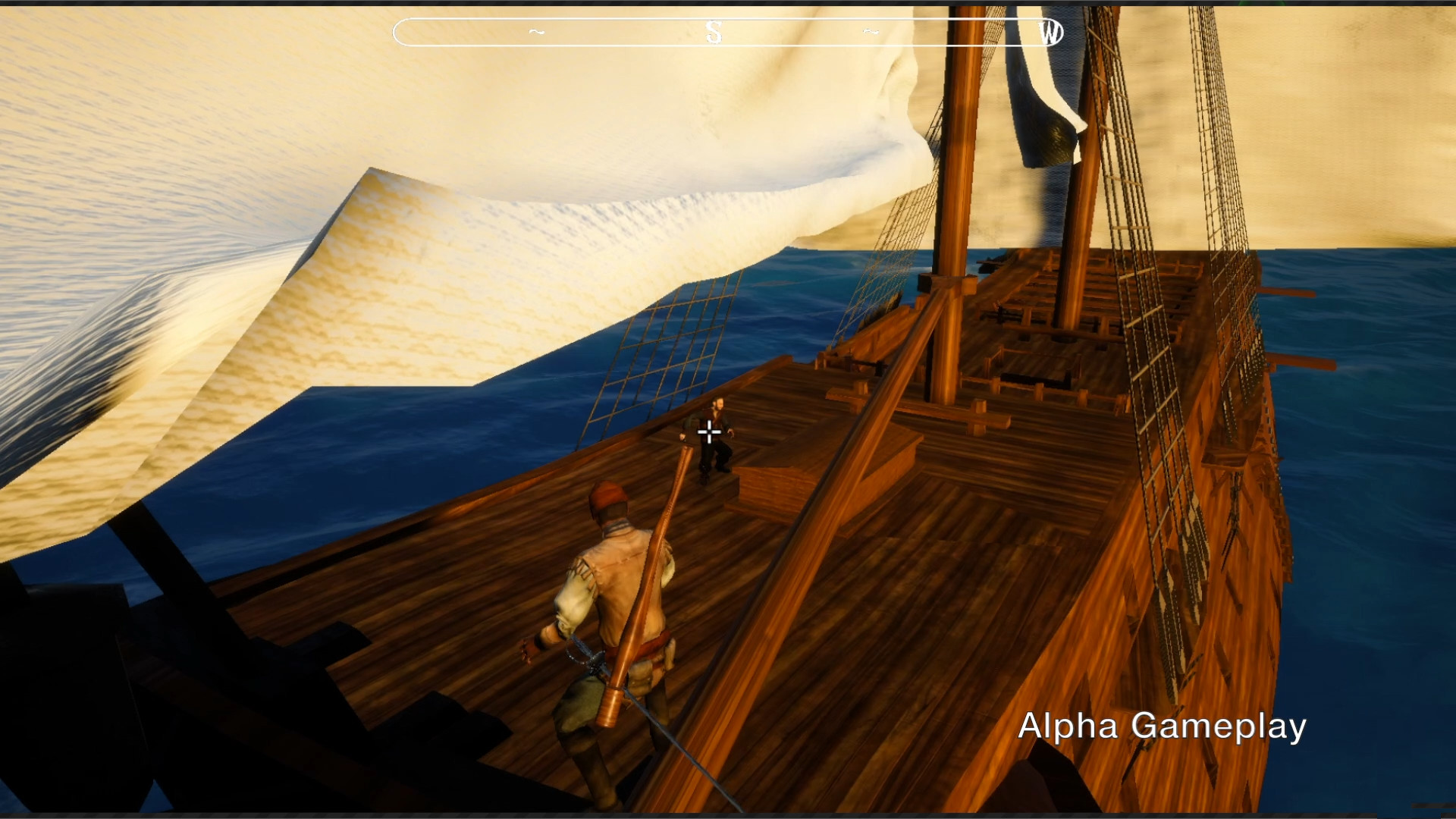This screenshot has height=819, width=1456.
Task: Click the smaller rope ladder near the deck center
Action: tap(667, 356)
